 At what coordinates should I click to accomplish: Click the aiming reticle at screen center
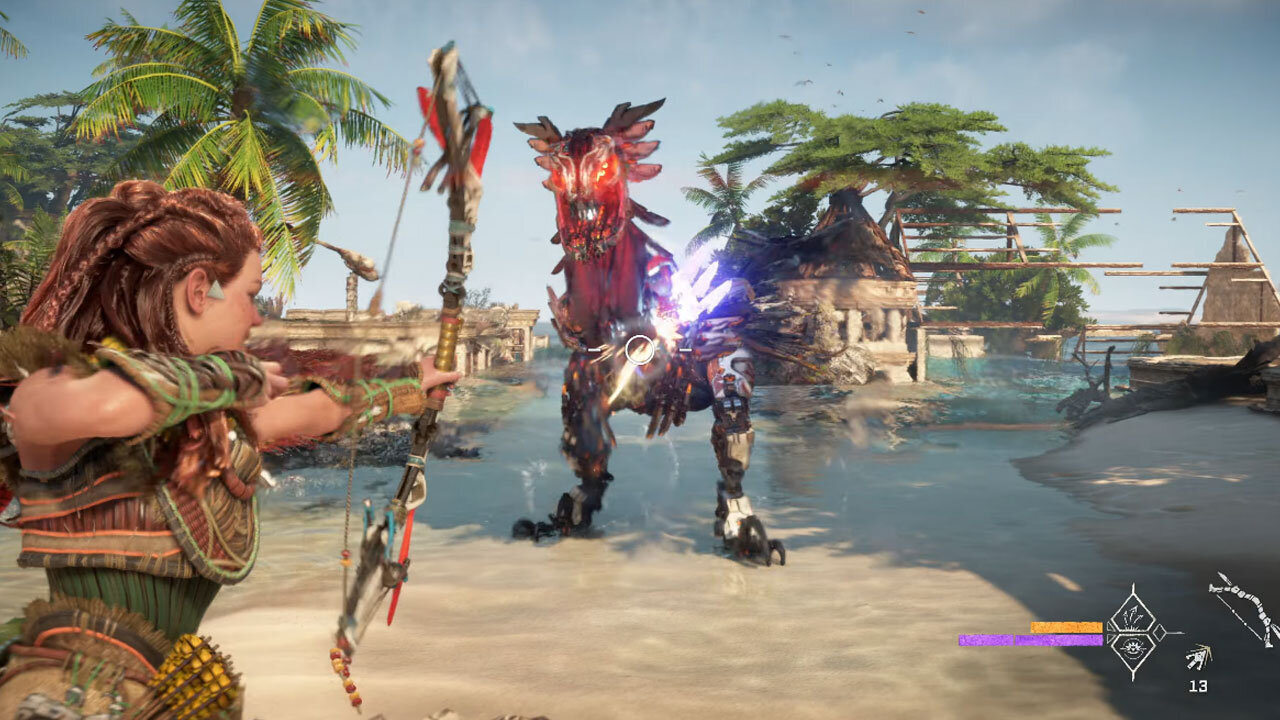click(x=640, y=350)
